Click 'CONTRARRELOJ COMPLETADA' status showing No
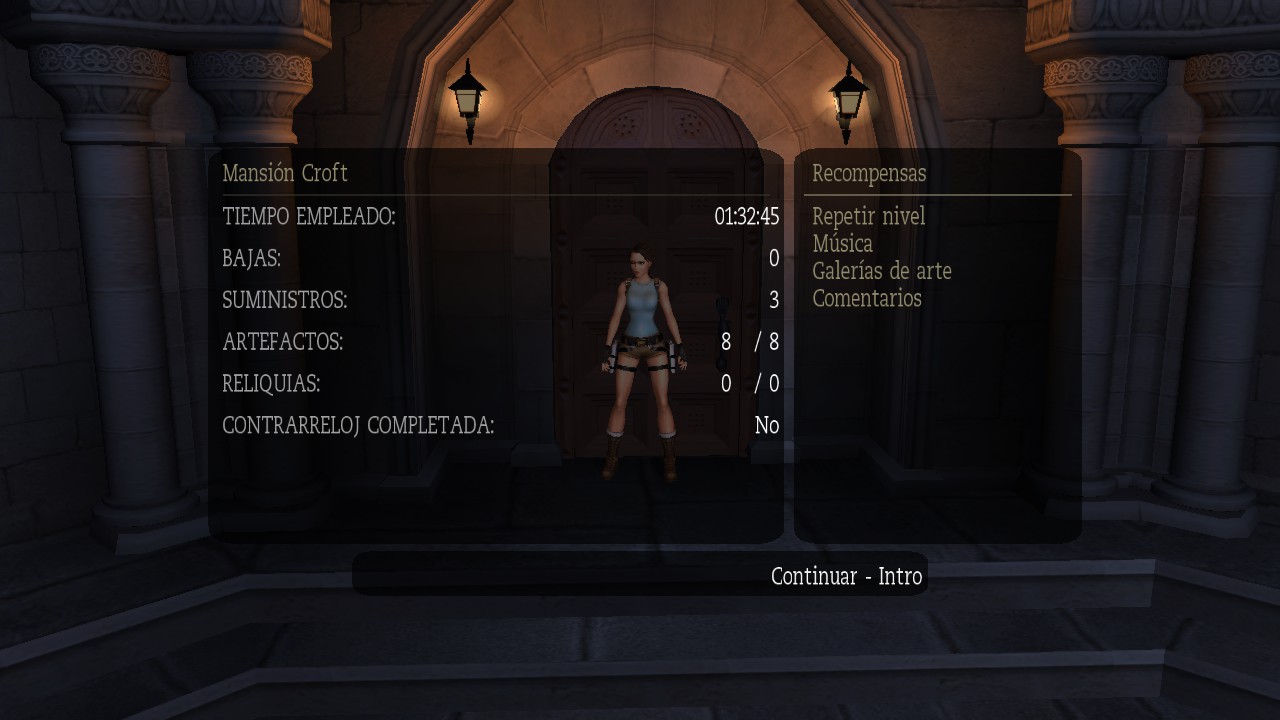Viewport: 1280px width, 720px height. pos(766,425)
